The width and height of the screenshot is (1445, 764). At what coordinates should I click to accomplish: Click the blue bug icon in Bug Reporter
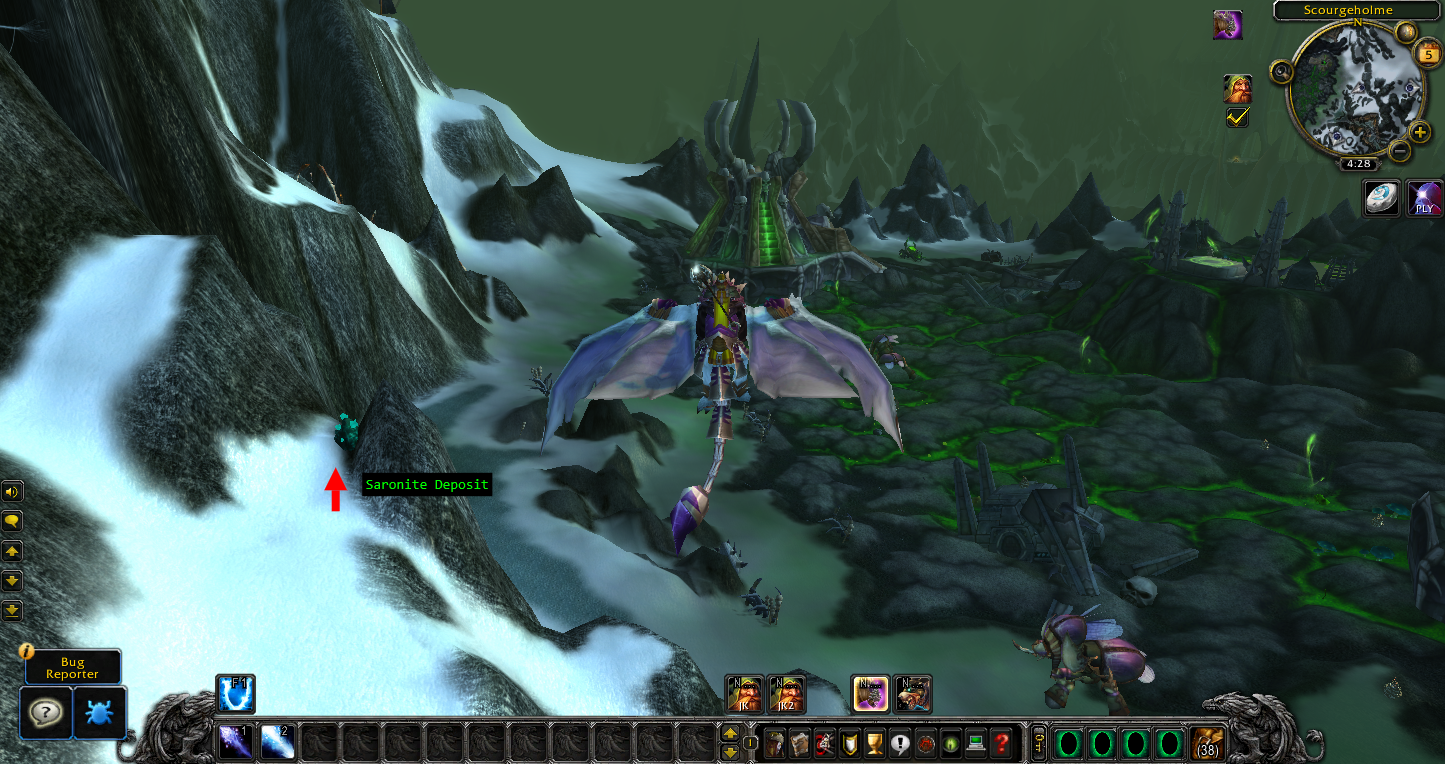tap(100, 713)
